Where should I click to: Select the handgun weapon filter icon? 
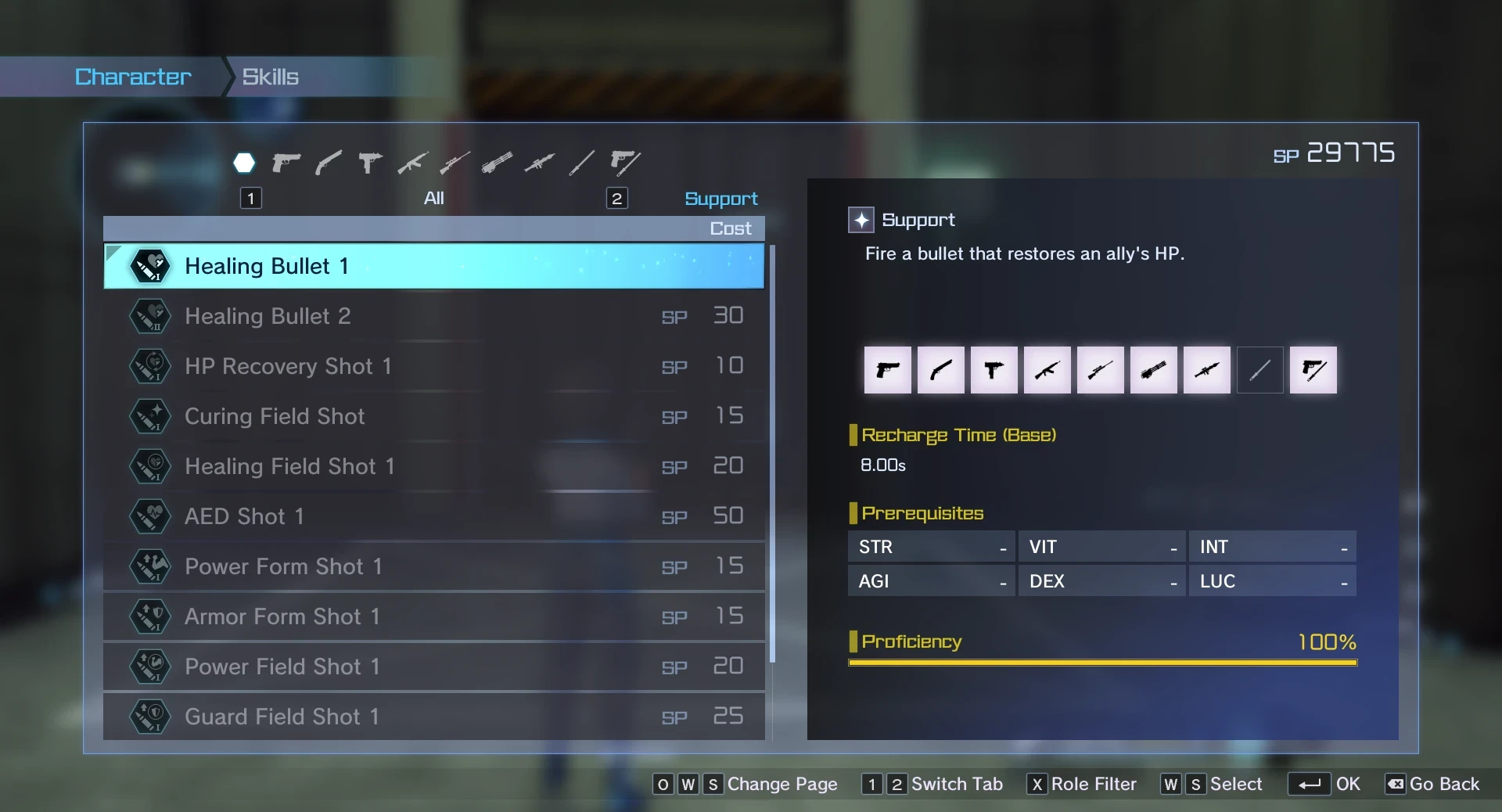(286, 162)
